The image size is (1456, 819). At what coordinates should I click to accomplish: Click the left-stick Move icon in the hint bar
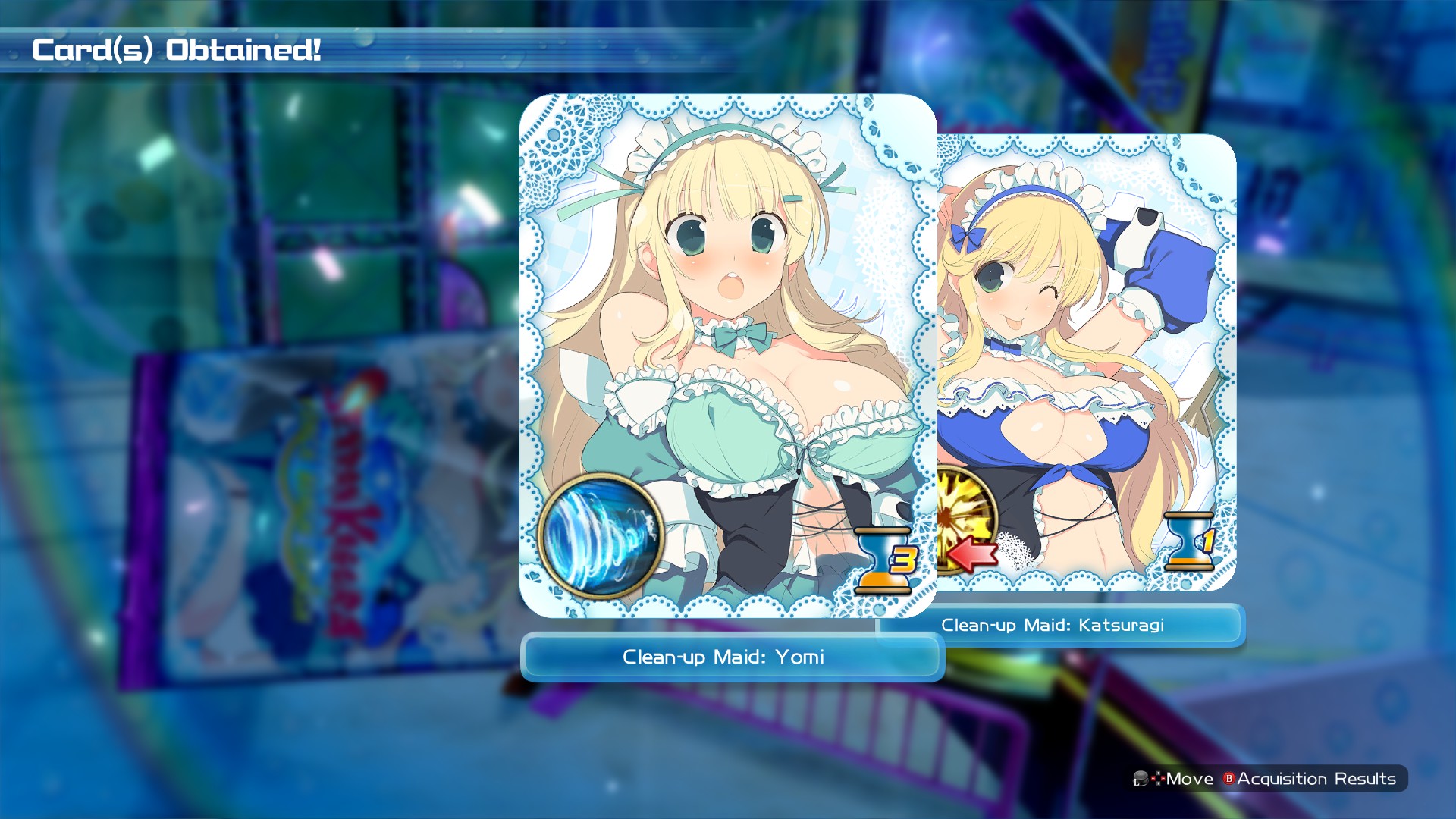(x=1142, y=778)
